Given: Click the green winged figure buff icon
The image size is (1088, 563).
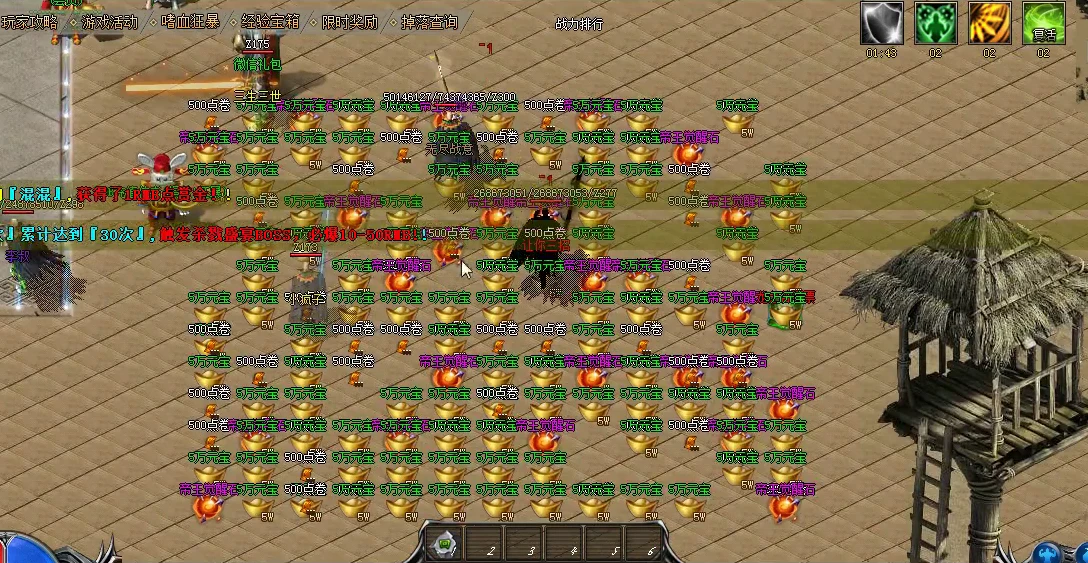Looking at the screenshot, I should click(x=936, y=23).
